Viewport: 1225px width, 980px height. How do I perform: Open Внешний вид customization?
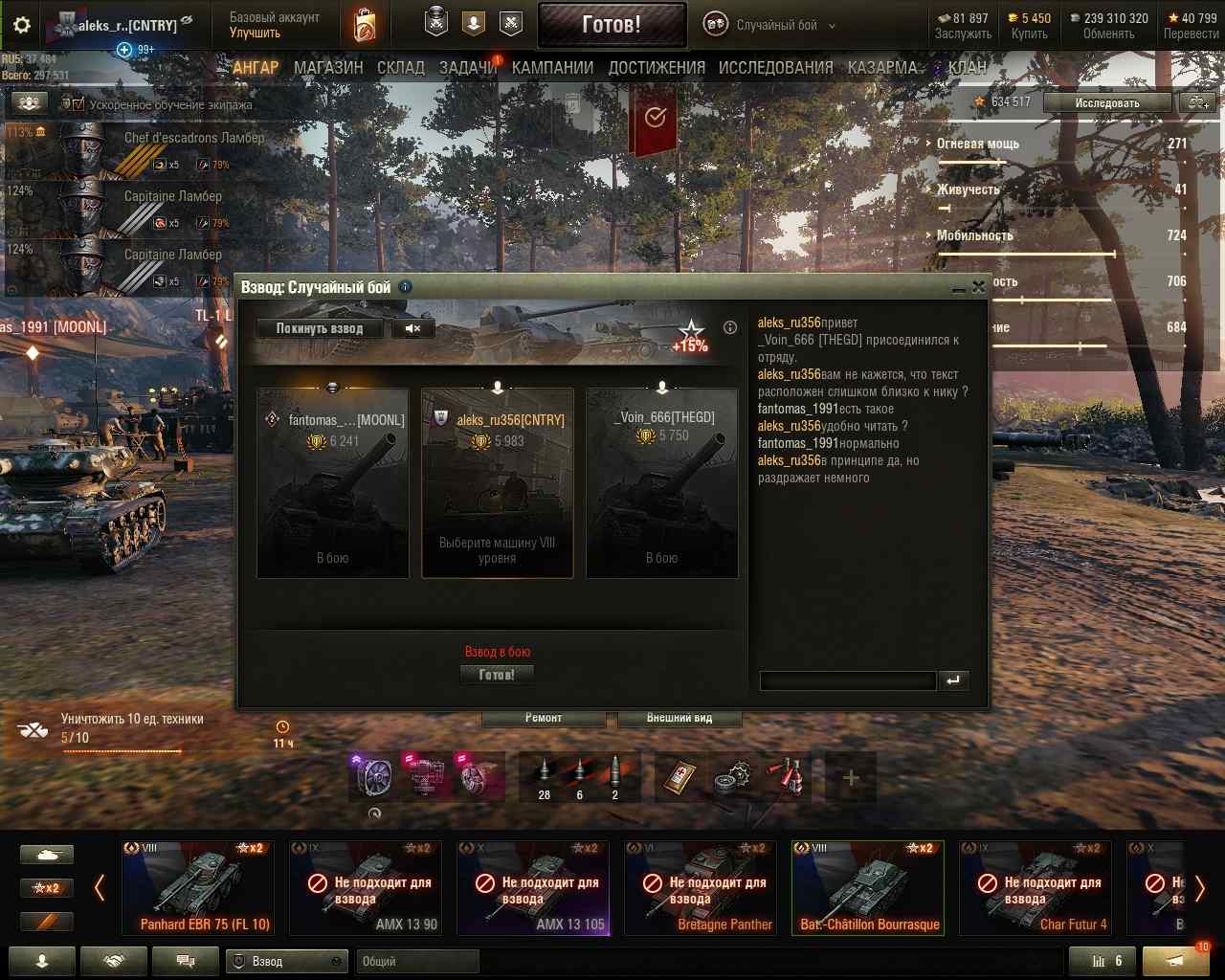point(679,718)
